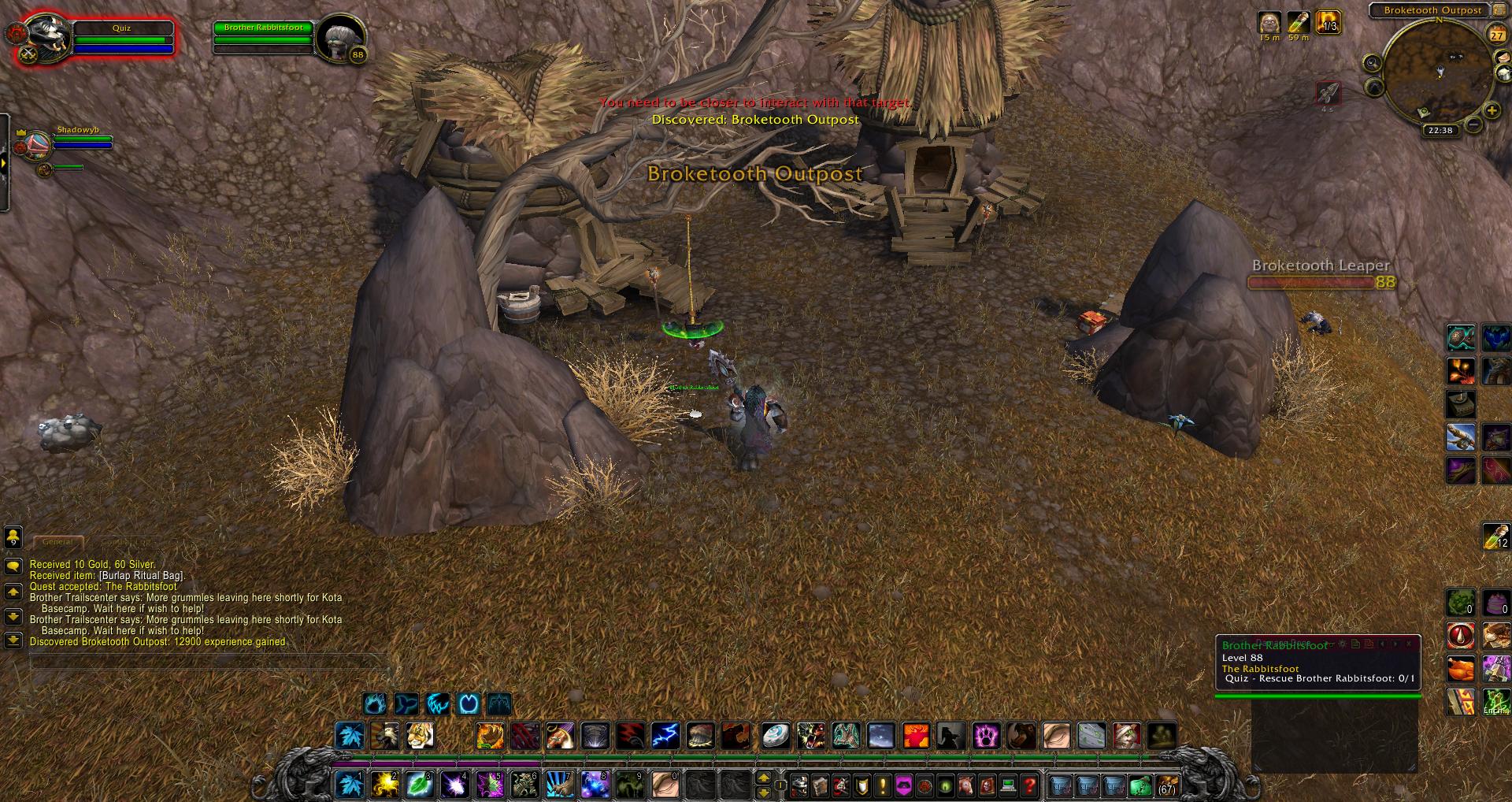Open the backpack showing 67 free slots
The image size is (1512, 802).
click(x=1166, y=785)
